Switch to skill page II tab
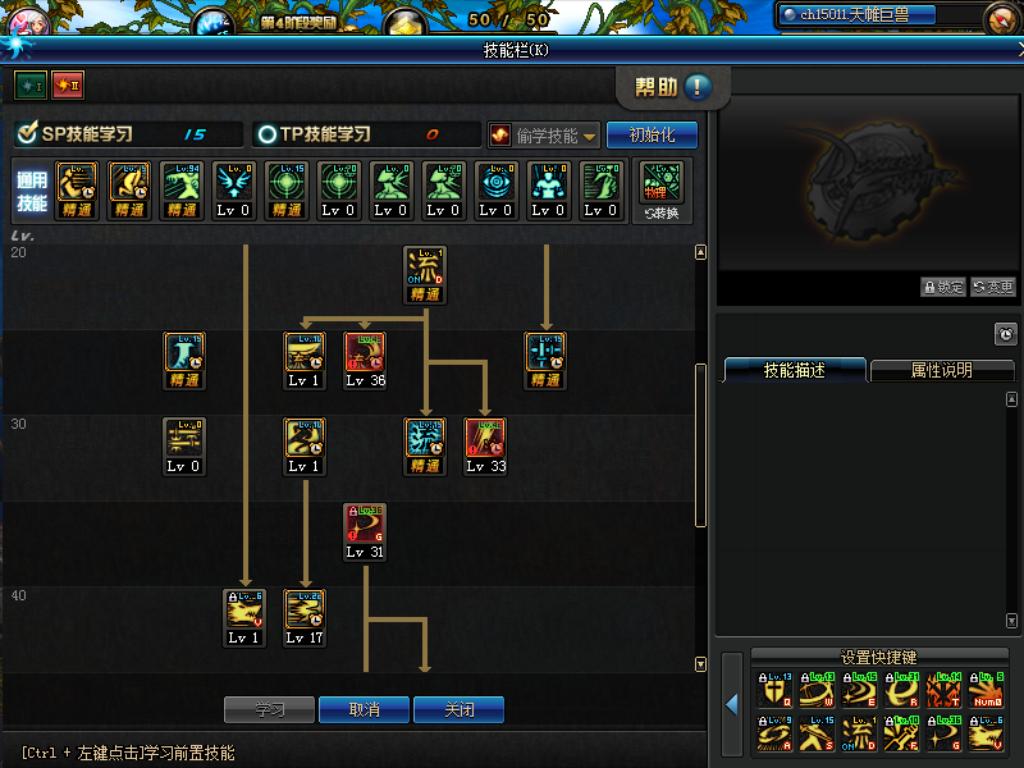The height and width of the screenshot is (768, 1024). pyautogui.click(x=67, y=86)
